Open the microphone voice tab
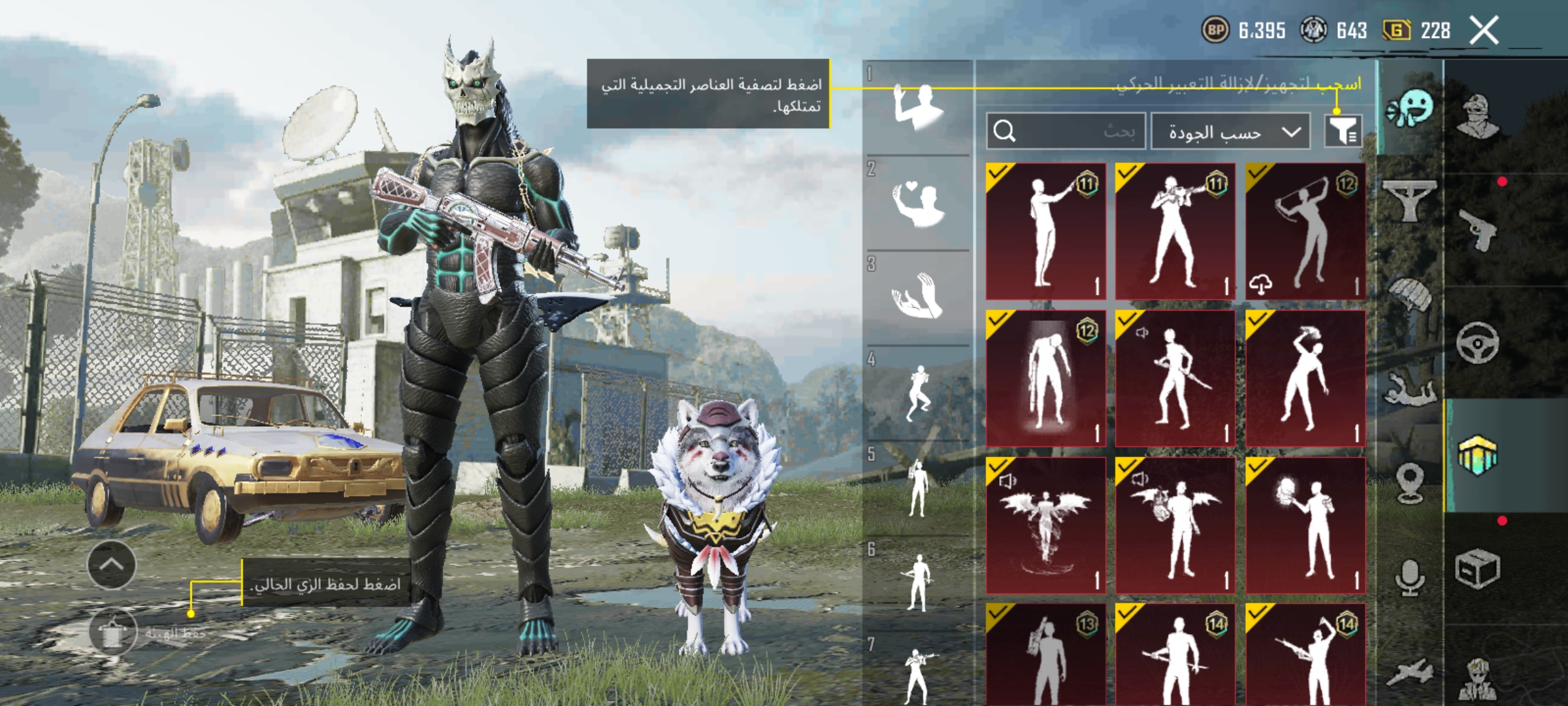The width and height of the screenshot is (1568, 706). click(x=1410, y=577)
